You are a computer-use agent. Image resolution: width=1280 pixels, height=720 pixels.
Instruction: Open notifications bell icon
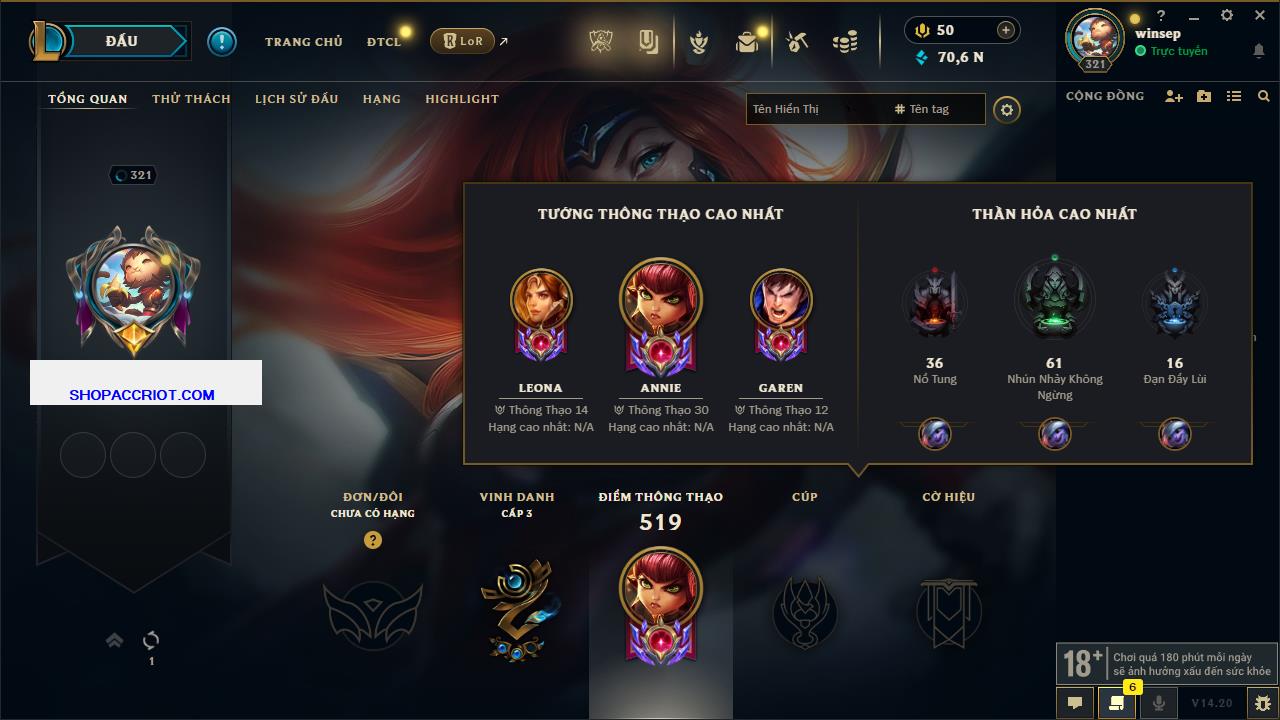coord(1258,51)
